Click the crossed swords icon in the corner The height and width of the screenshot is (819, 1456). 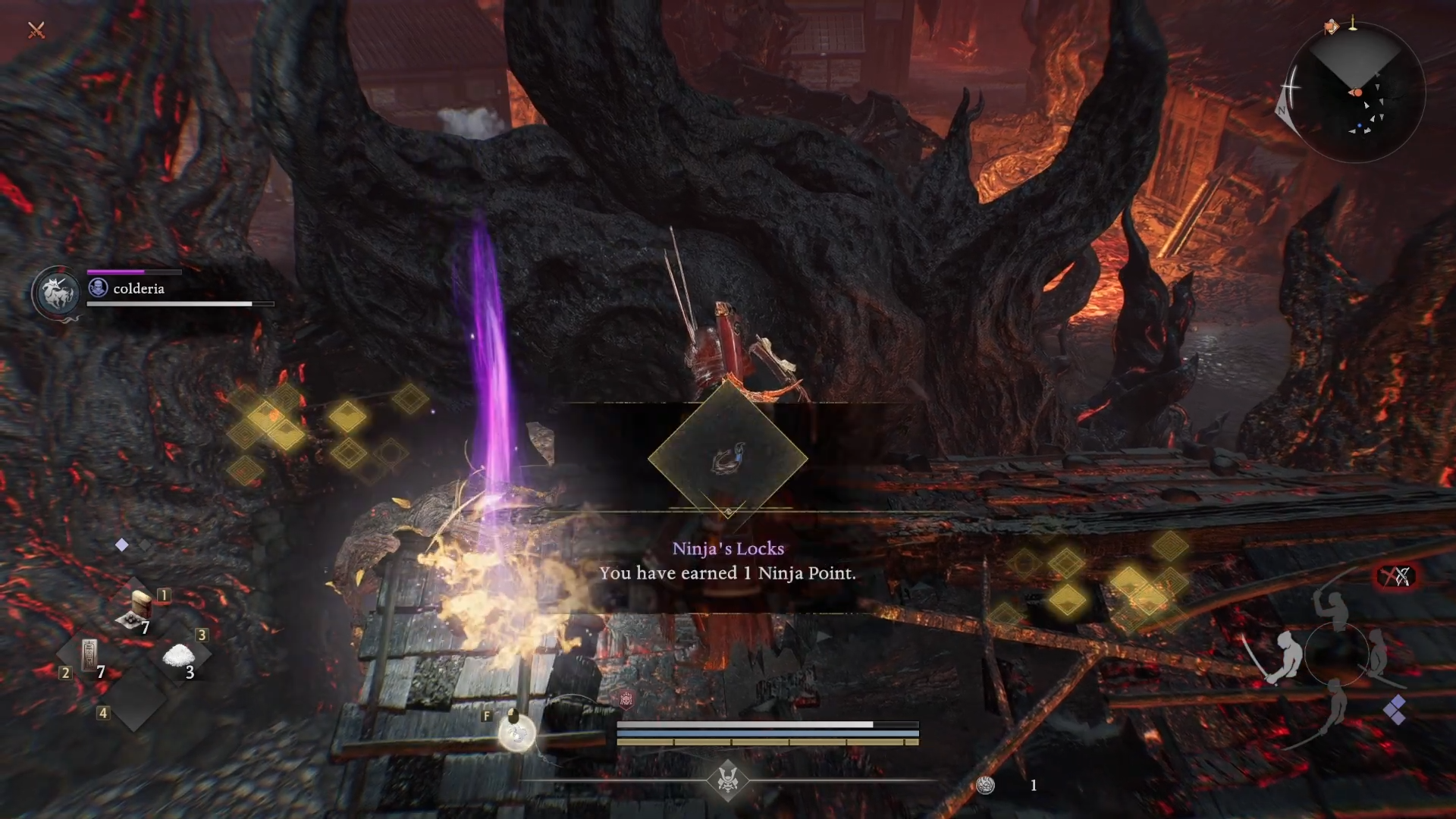point(36,30)
